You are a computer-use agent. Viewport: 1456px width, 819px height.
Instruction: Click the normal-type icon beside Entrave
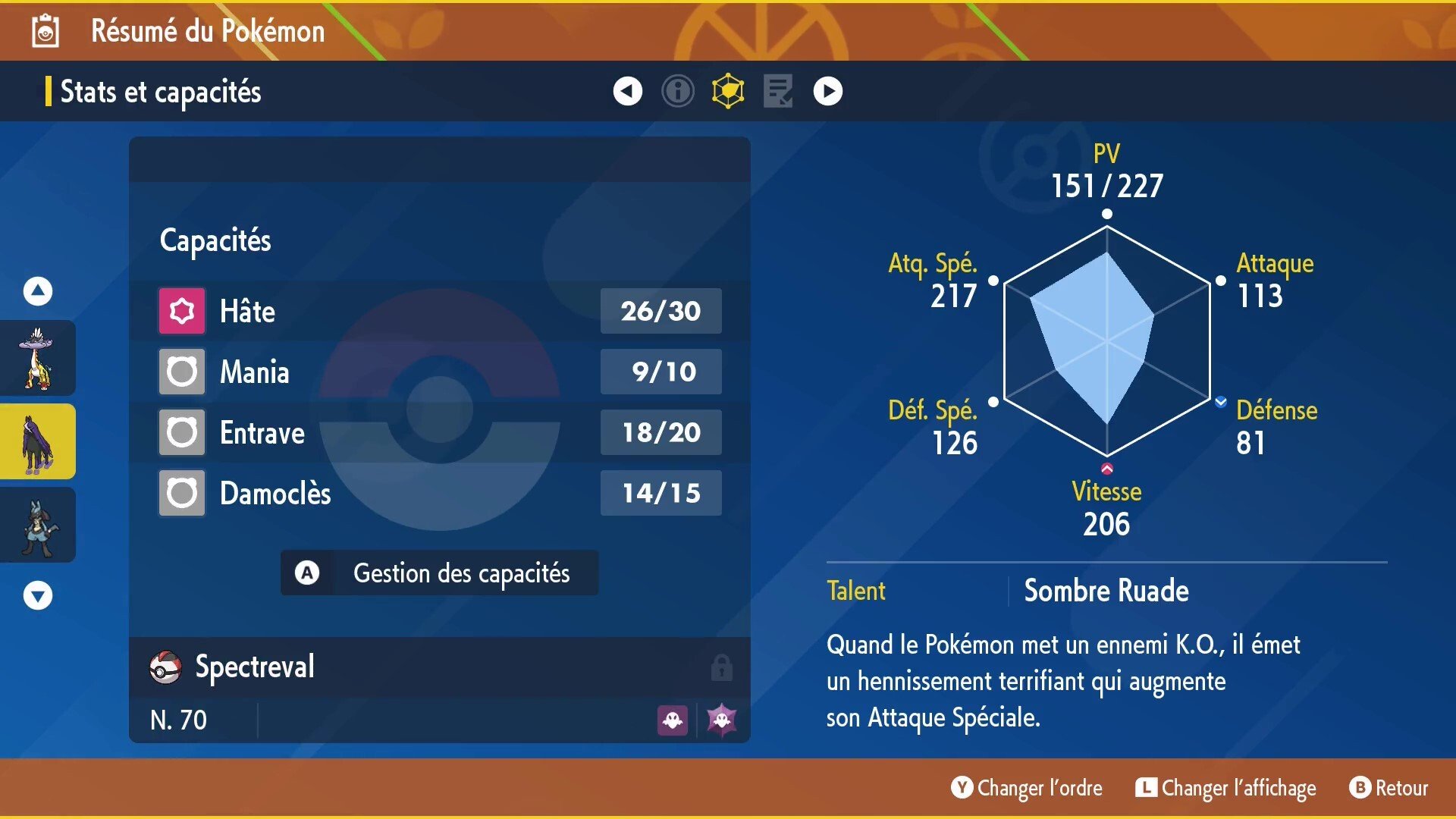click(180, 431)
